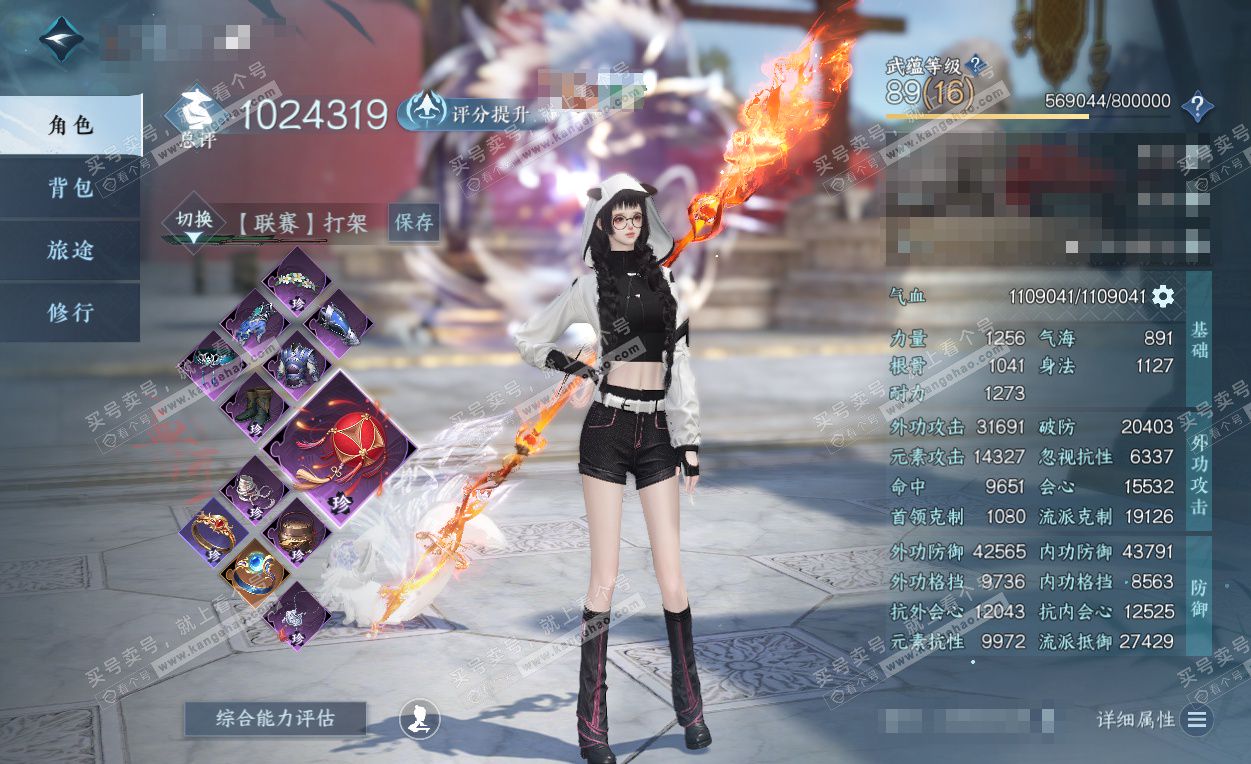Show 详细属性 detailed attributes
The width and height of the screenshot is (1251, 764).
click(x=1197, y=719)
